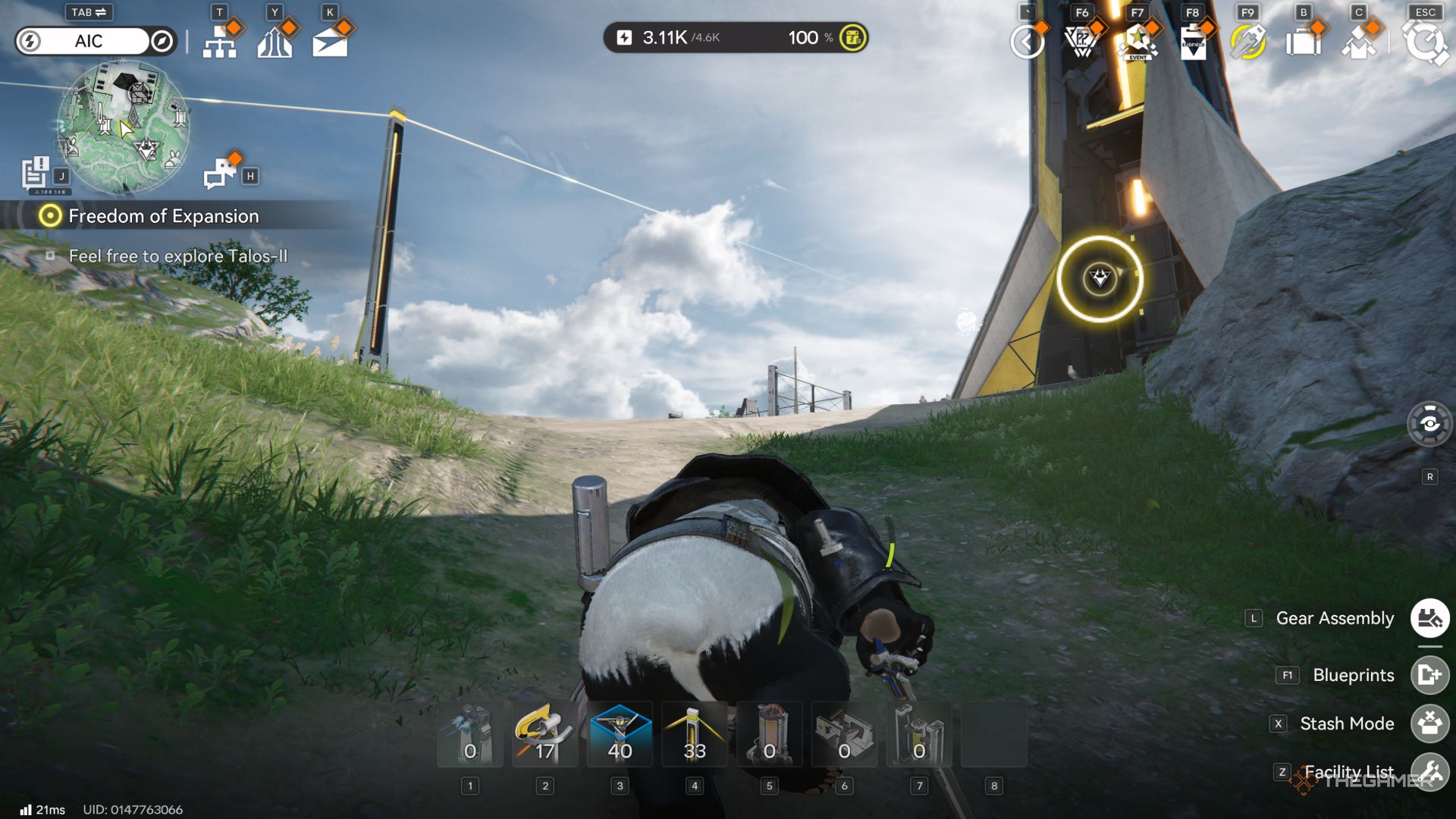Viewport: 1456px width, 819px height.
Task: Open the envelope mail icon
Action: 330,42
